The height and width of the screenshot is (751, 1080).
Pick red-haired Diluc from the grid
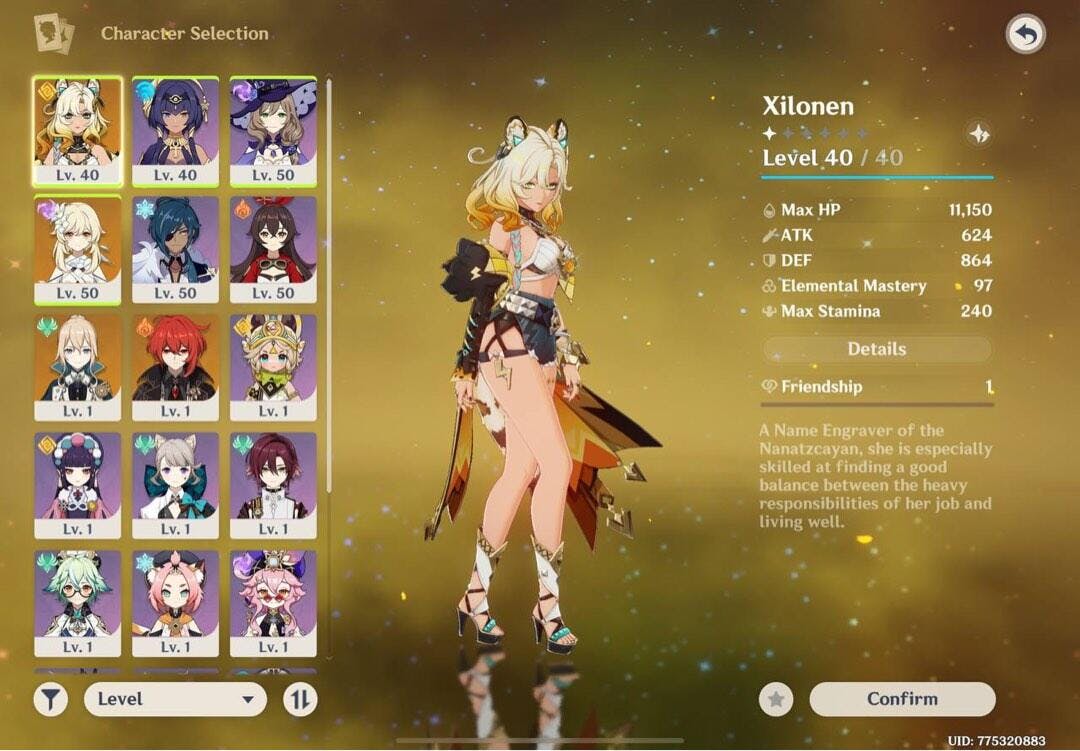tap(175, 367)
